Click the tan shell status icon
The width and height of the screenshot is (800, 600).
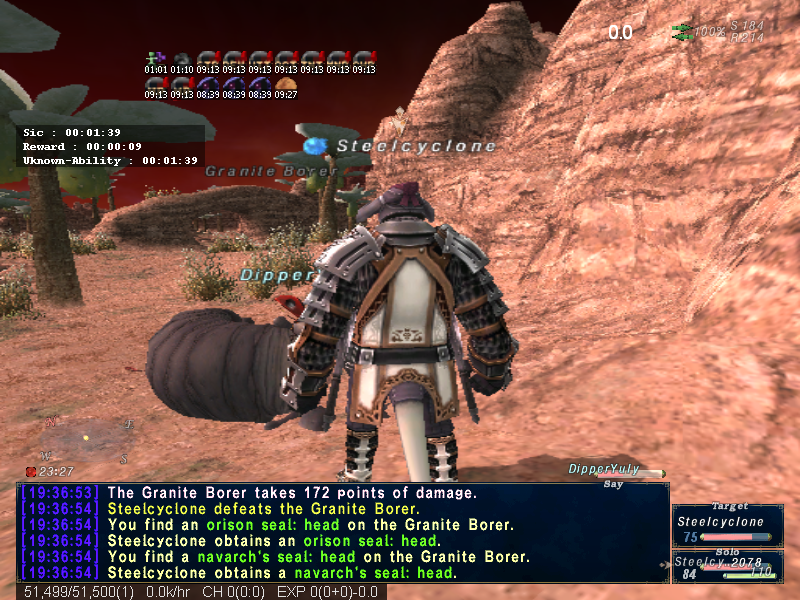click(285, 83)
